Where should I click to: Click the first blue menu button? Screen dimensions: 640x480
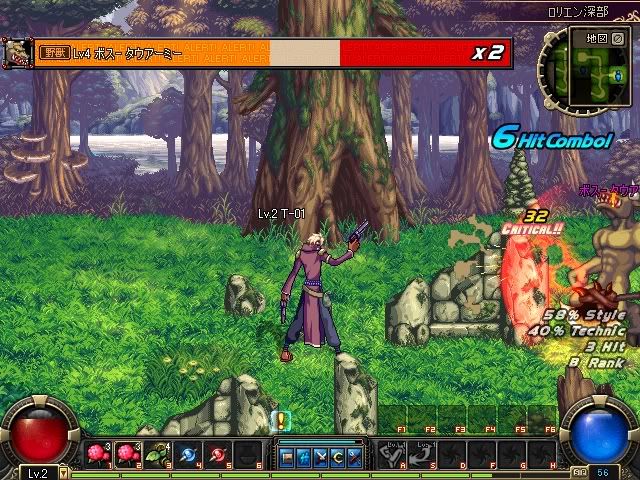[288, 458]
